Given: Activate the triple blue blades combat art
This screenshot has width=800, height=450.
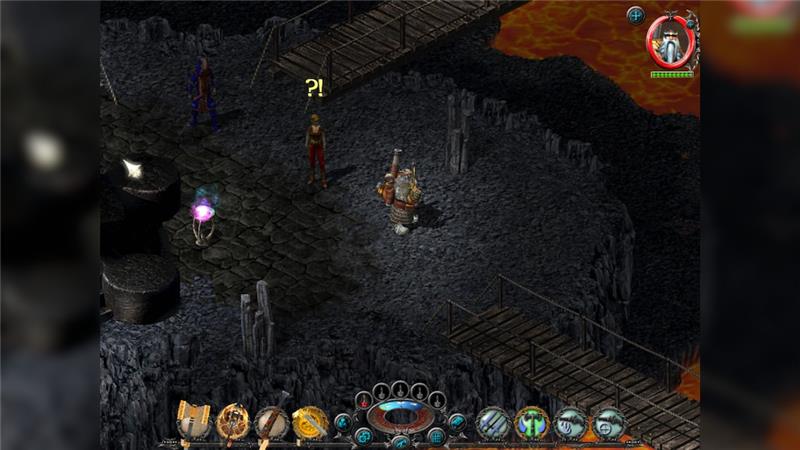Looking at the screenshot, I should [x=494, y=423].
